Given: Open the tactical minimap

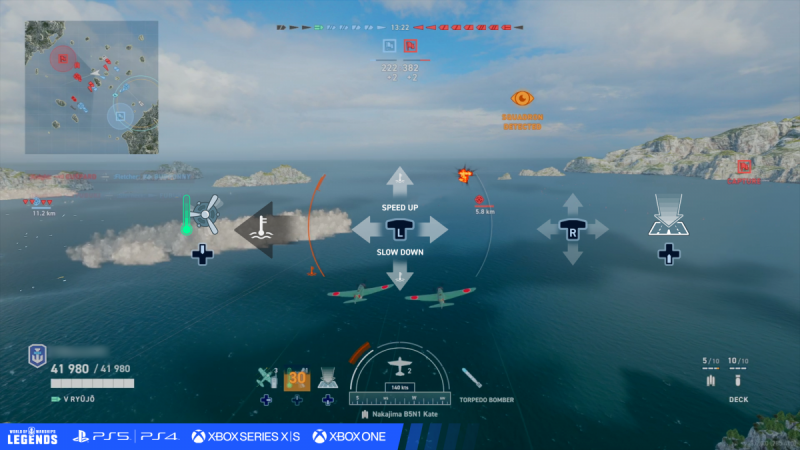Looking at the screenshot, I should point(92,87).
